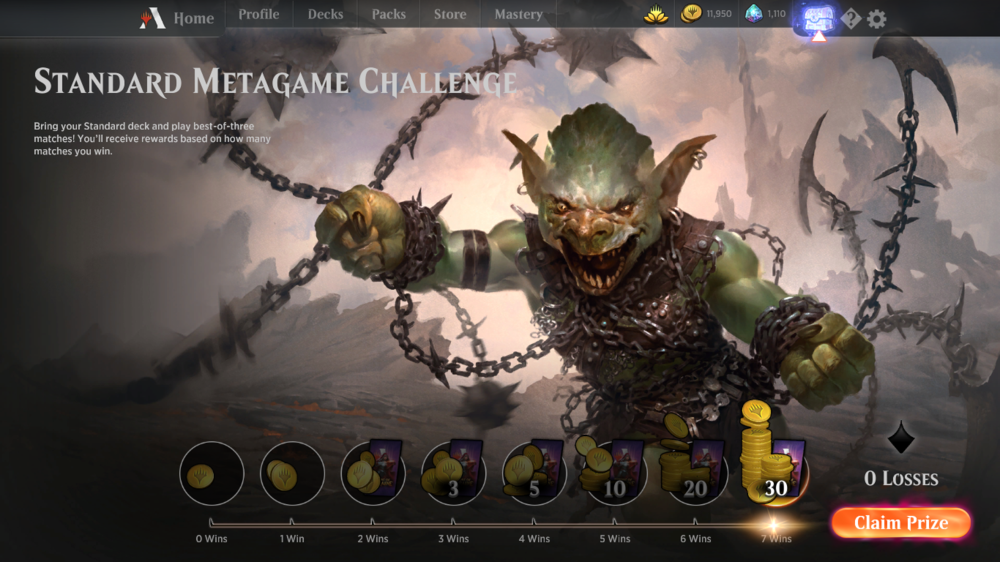
Task: Inspect the 7 Wins reward with 30 packs
Action: [x=773, y=468]
